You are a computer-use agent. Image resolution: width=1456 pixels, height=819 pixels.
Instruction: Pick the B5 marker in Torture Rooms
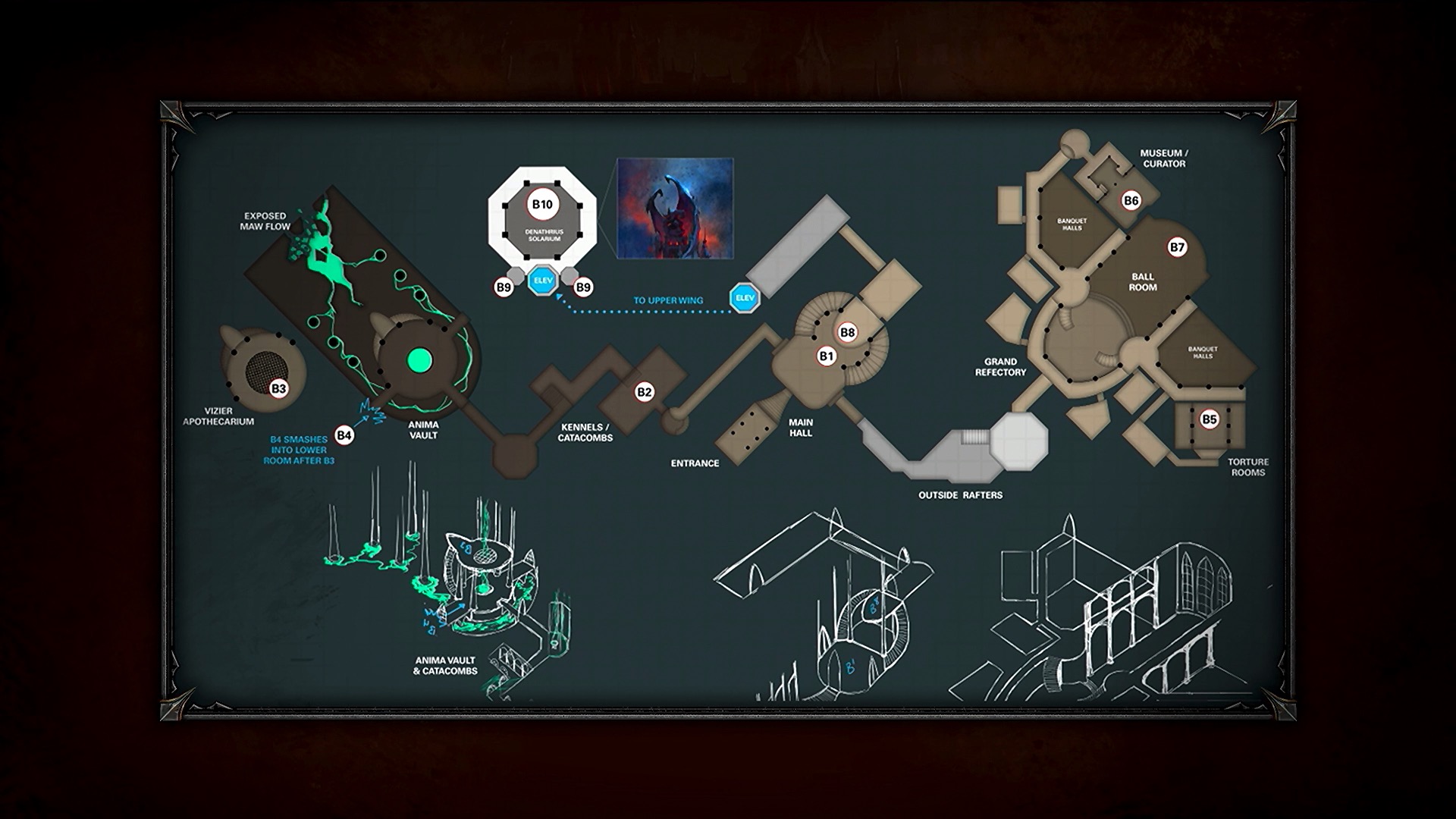click(1209, 419)
